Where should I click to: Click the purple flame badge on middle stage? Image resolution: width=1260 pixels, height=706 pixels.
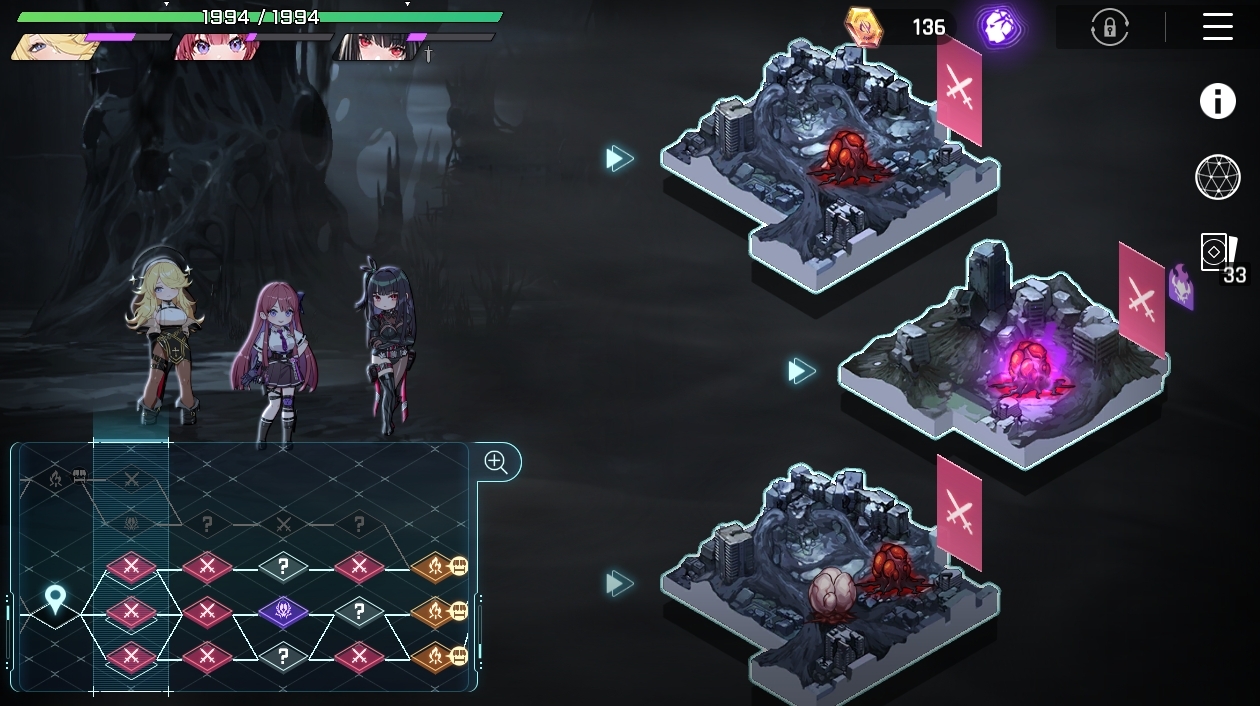(x=1181, y=286)
